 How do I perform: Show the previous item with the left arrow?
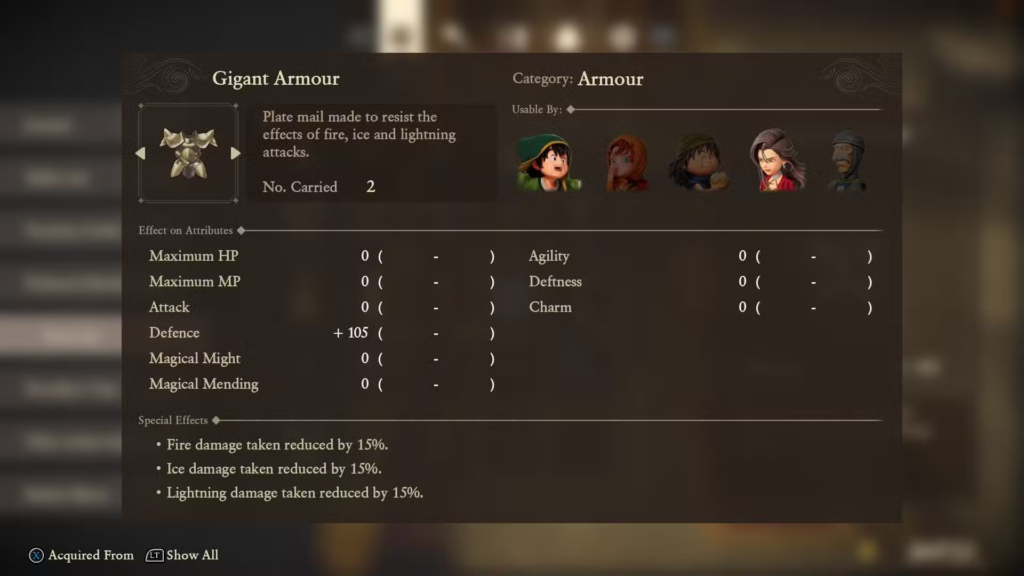[141, 153]
